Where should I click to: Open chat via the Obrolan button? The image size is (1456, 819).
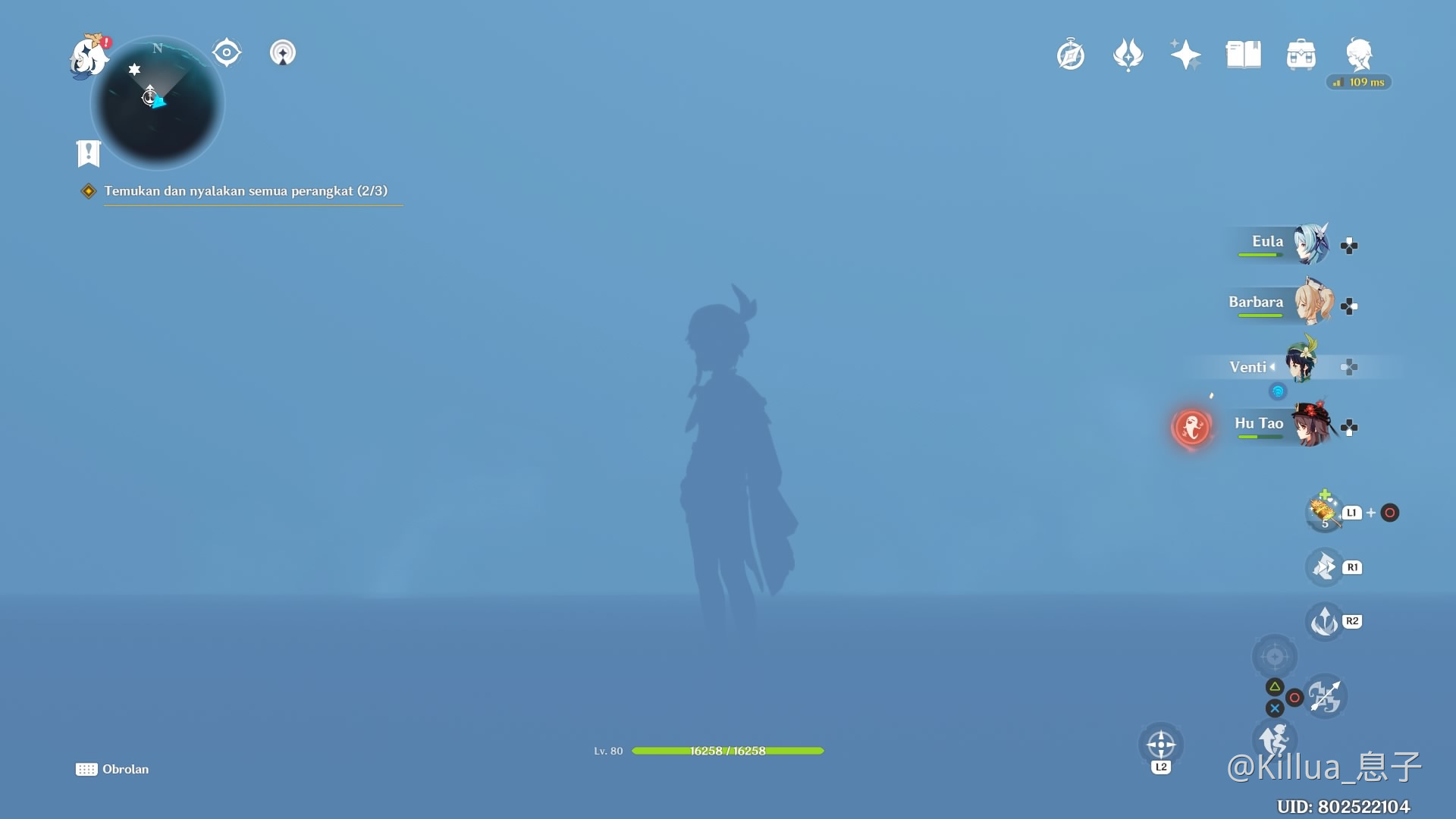[114, 769]
